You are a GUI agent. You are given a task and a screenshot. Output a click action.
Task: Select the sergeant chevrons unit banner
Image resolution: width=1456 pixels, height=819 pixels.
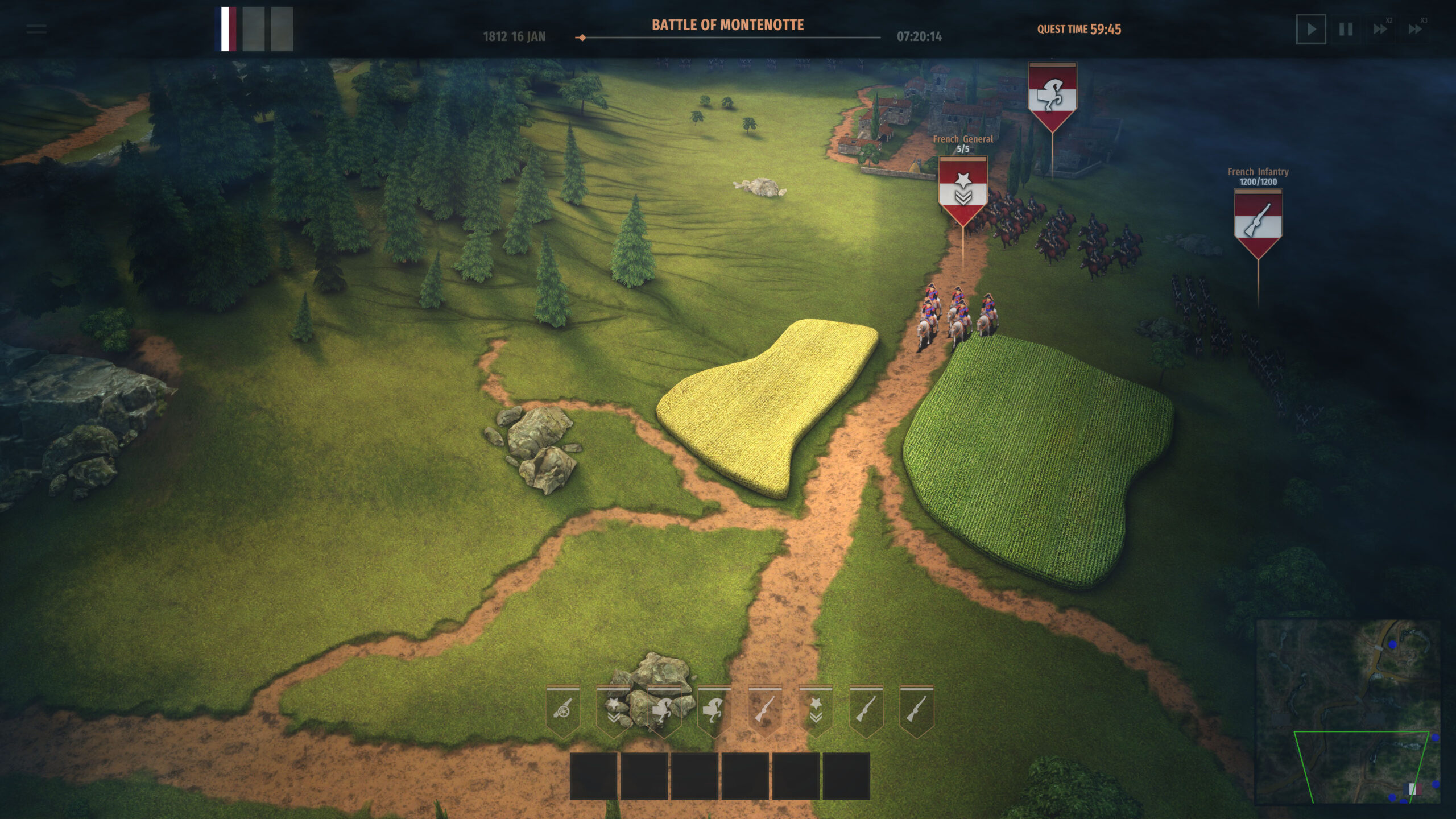point(815,708)
